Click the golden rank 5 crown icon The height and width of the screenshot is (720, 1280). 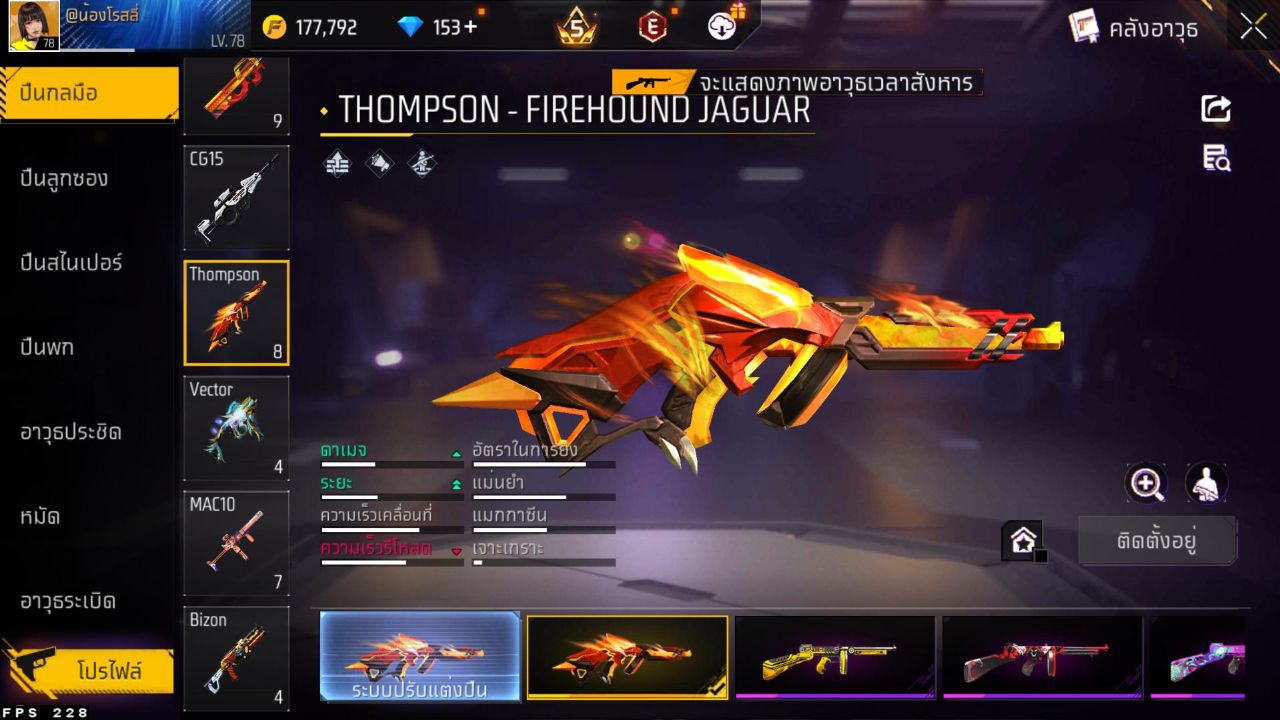(575, 27)
